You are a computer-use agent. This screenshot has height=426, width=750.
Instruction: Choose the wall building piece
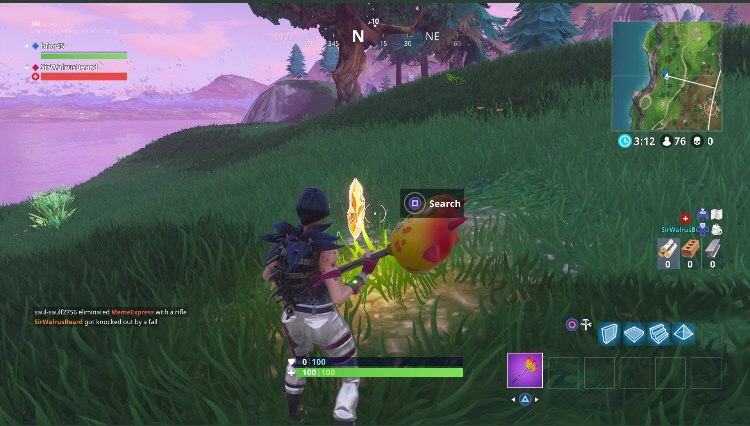[x=609, y=334]
